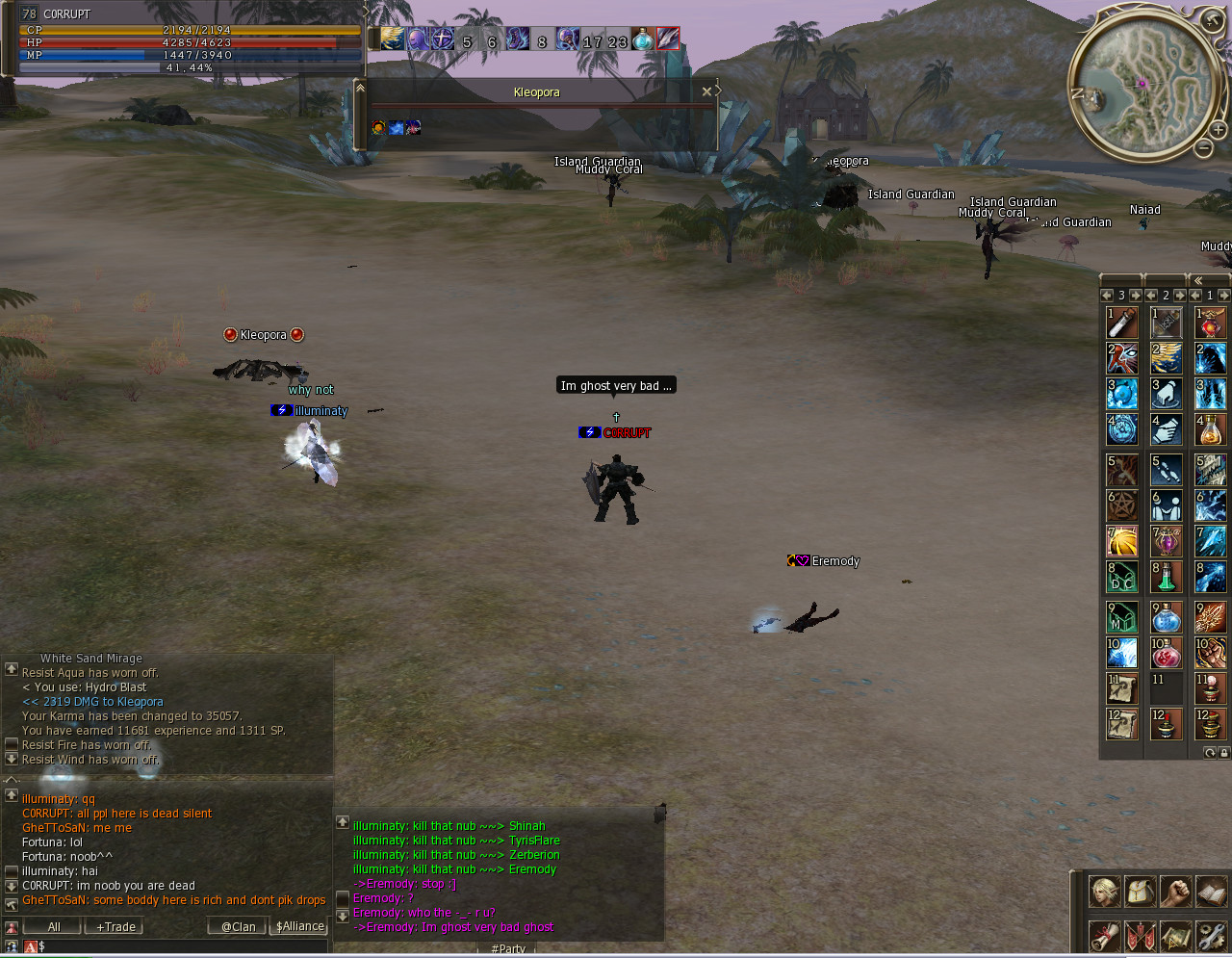Activate the green potion bottle hotbar slot
1232x958 pixels.
click(1167, 576)
